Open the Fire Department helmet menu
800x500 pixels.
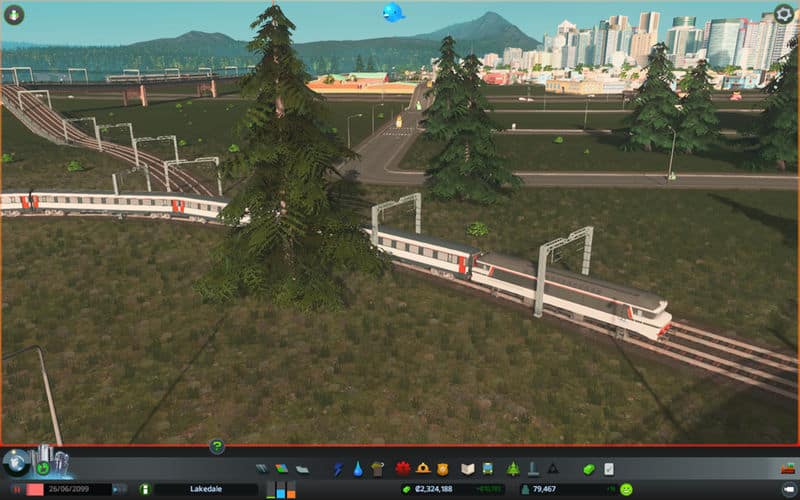[423, 468]
